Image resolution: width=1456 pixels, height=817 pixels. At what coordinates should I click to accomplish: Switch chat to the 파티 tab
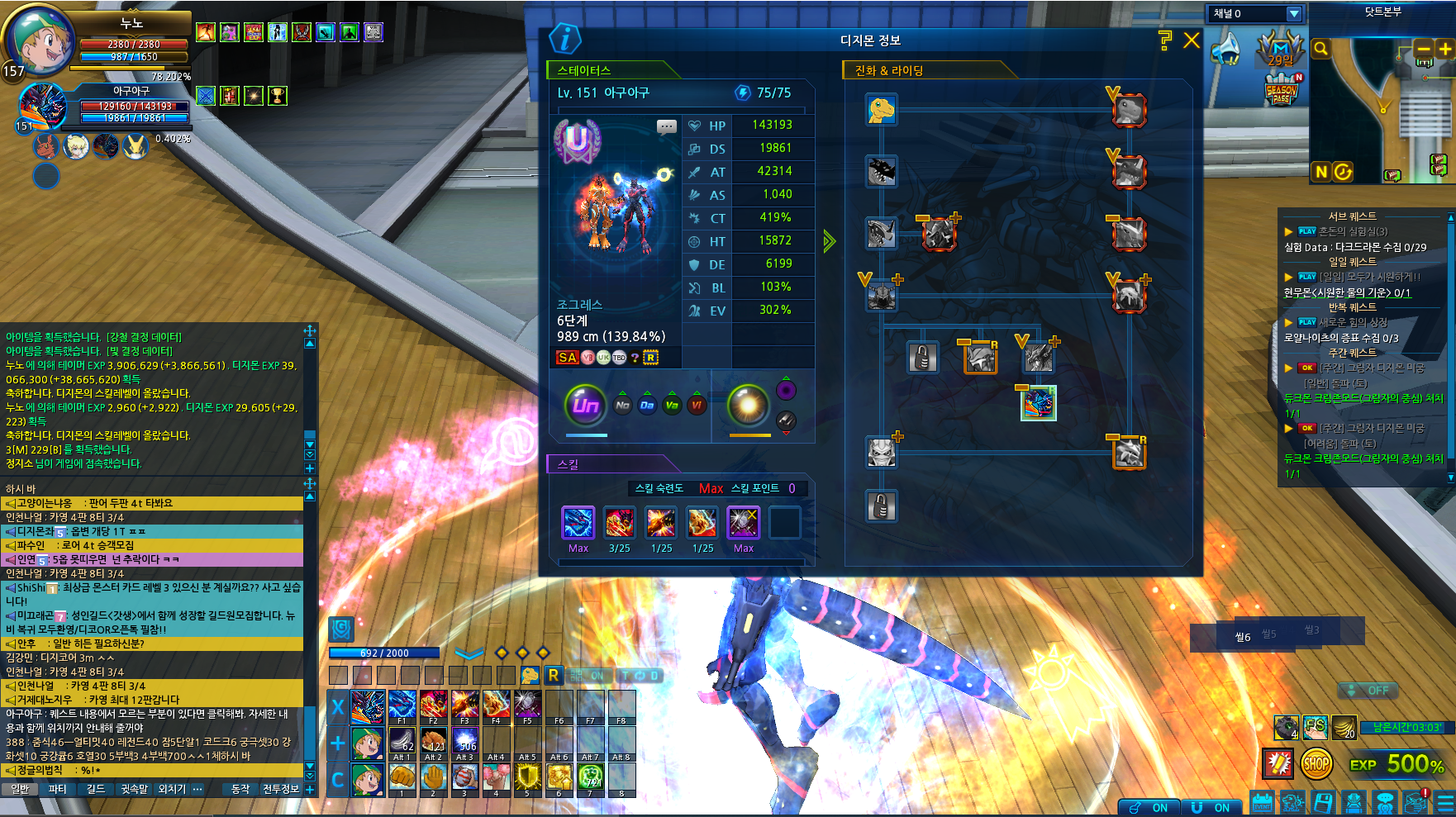(57, 789)
